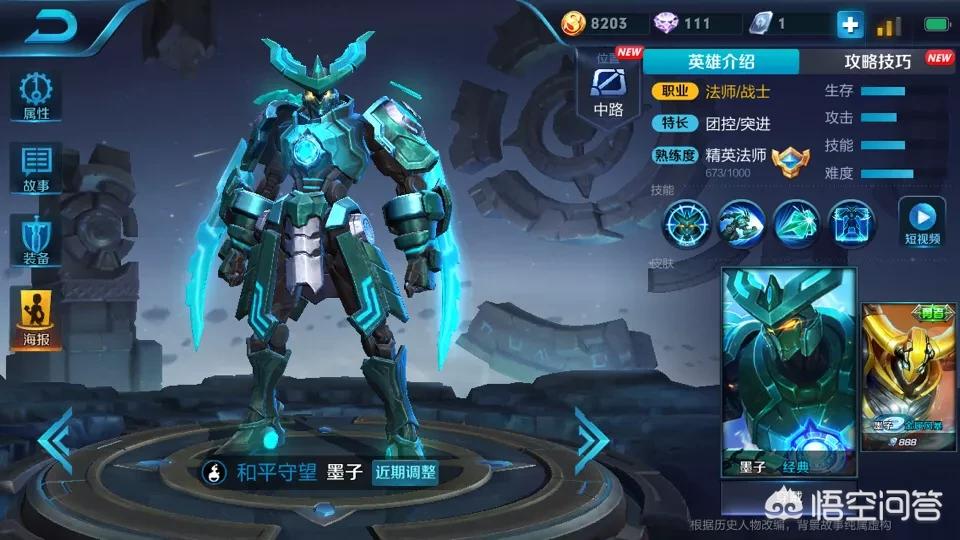Open the 装备 equipment panel

[36, 240]
